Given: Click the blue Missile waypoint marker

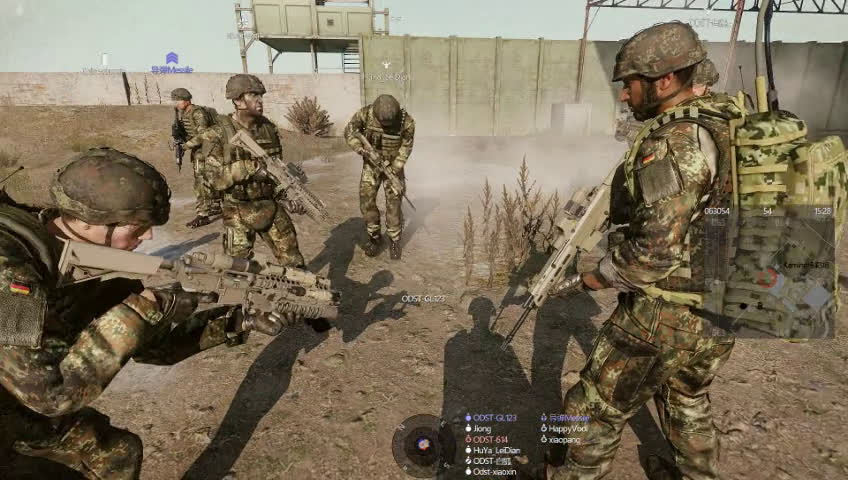Looking at the screenshot, I should 172,62.
